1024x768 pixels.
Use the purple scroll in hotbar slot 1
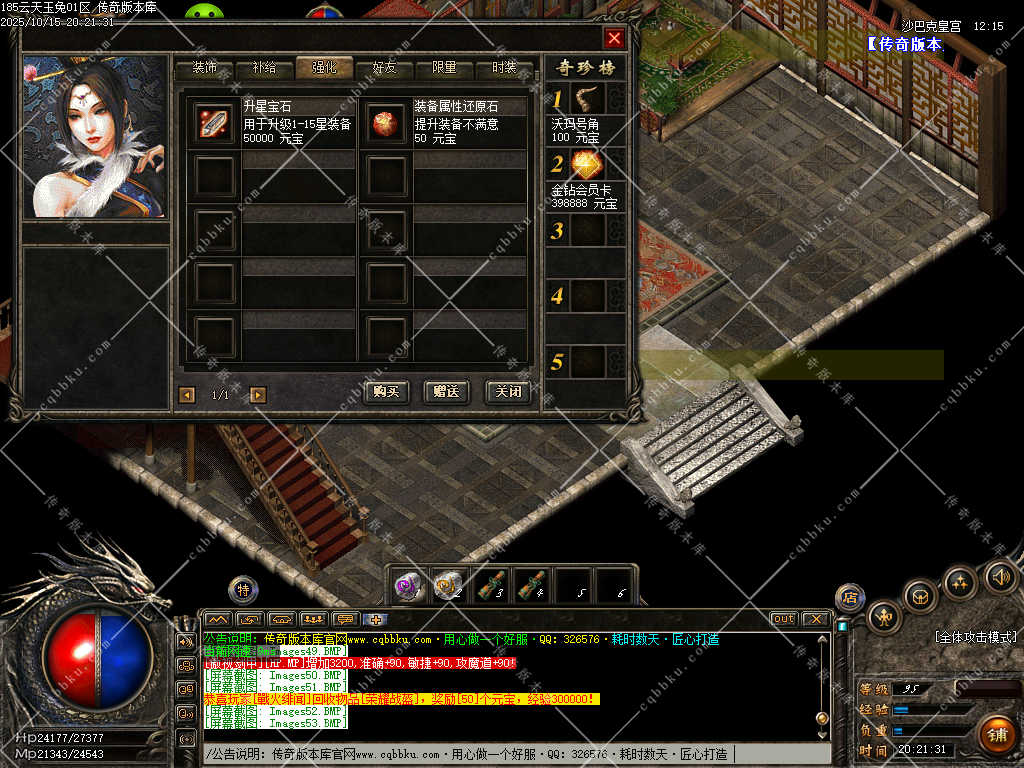pyautogui.click(x=408, y=584)
